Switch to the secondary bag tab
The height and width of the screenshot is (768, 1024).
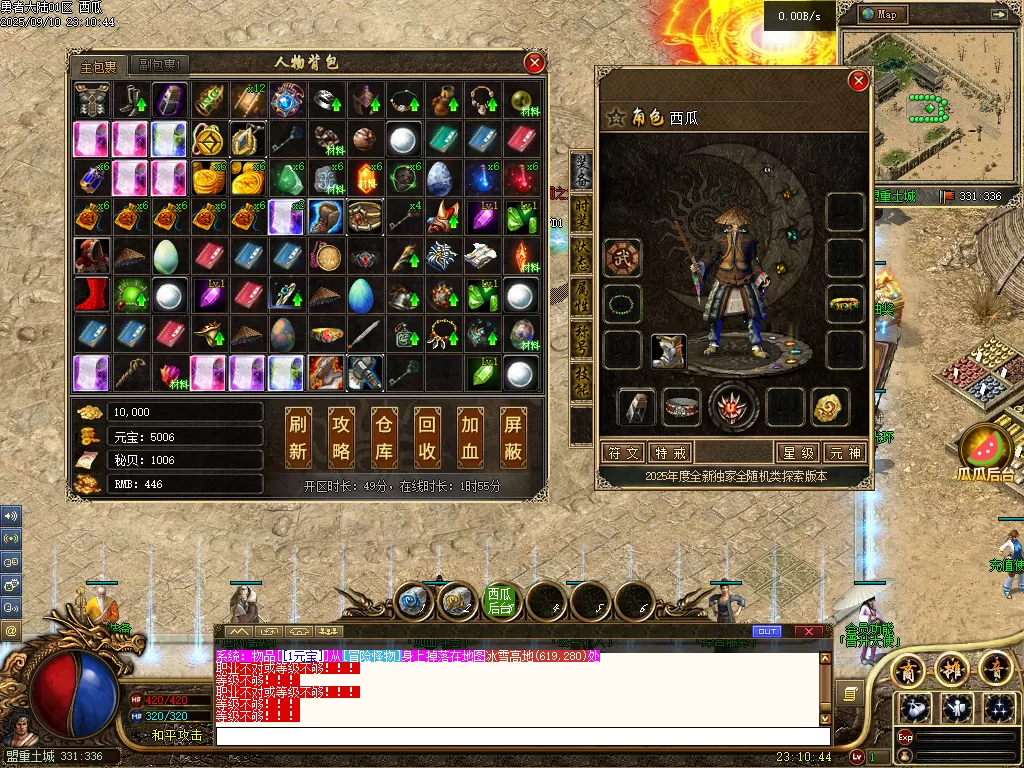pos(159,66)
